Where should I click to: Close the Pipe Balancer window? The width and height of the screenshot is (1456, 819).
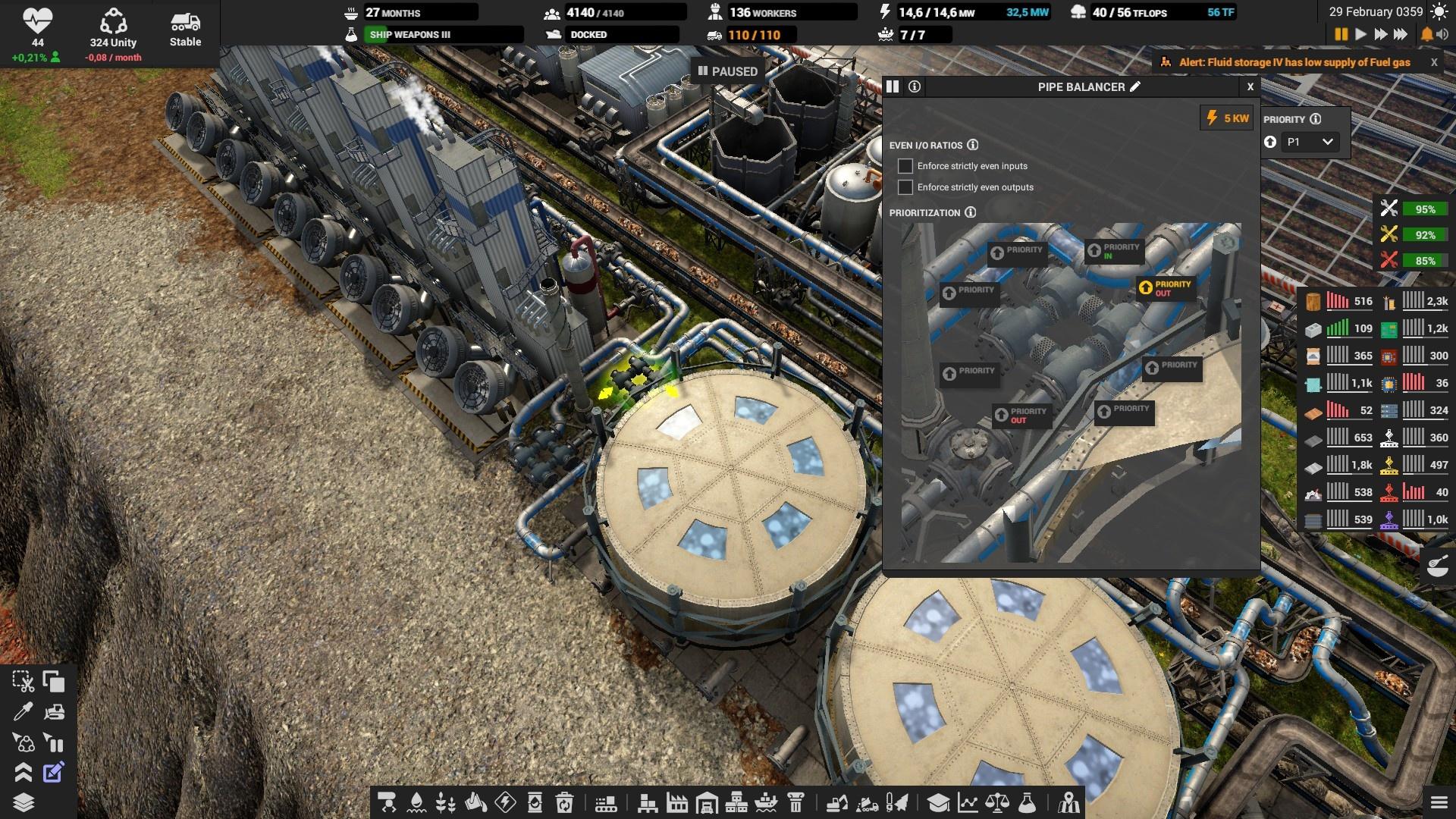pyautogui.click(x=1250, y=86)
